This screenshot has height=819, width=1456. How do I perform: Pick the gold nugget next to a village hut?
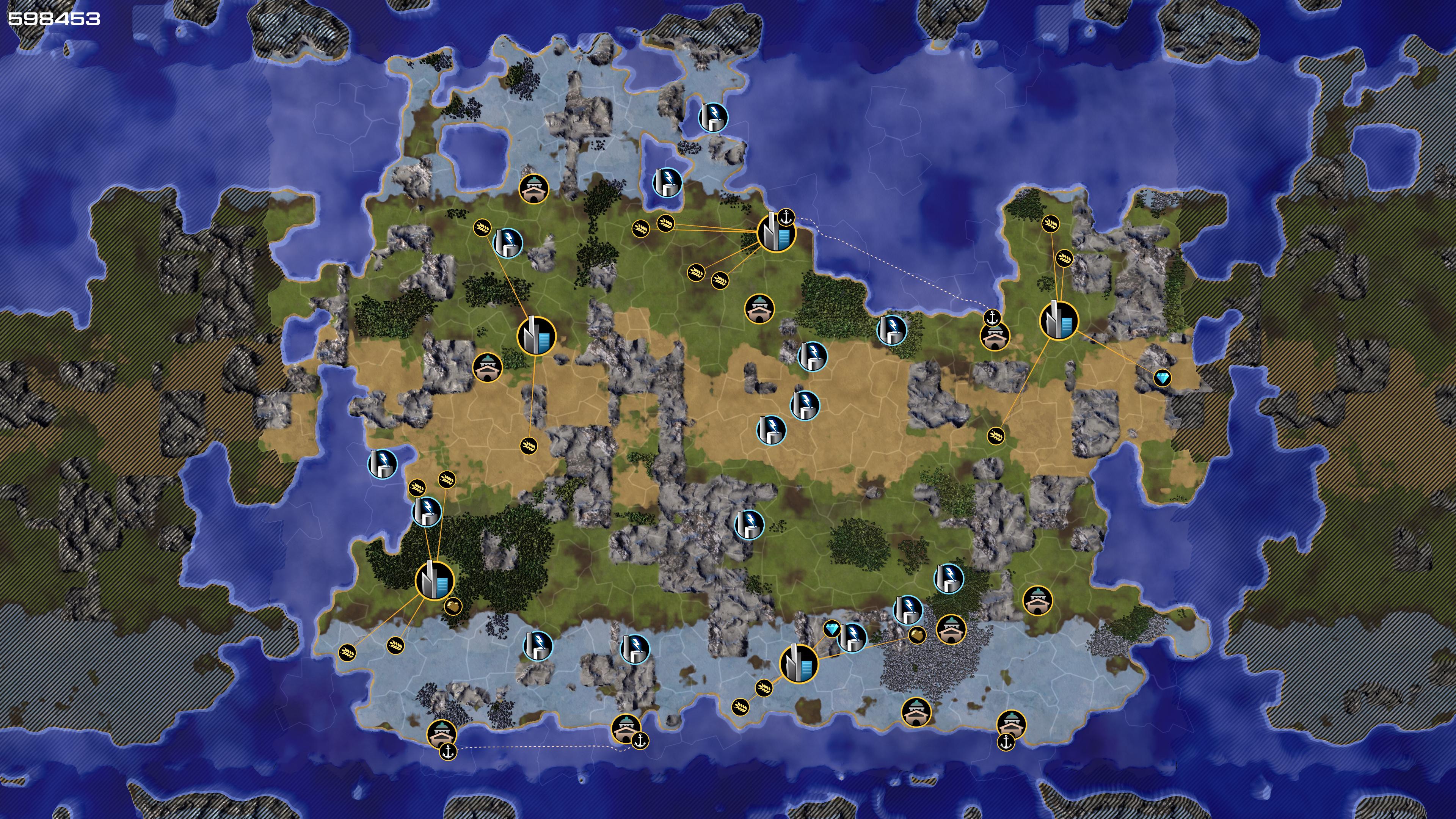(x=917, y=635)
